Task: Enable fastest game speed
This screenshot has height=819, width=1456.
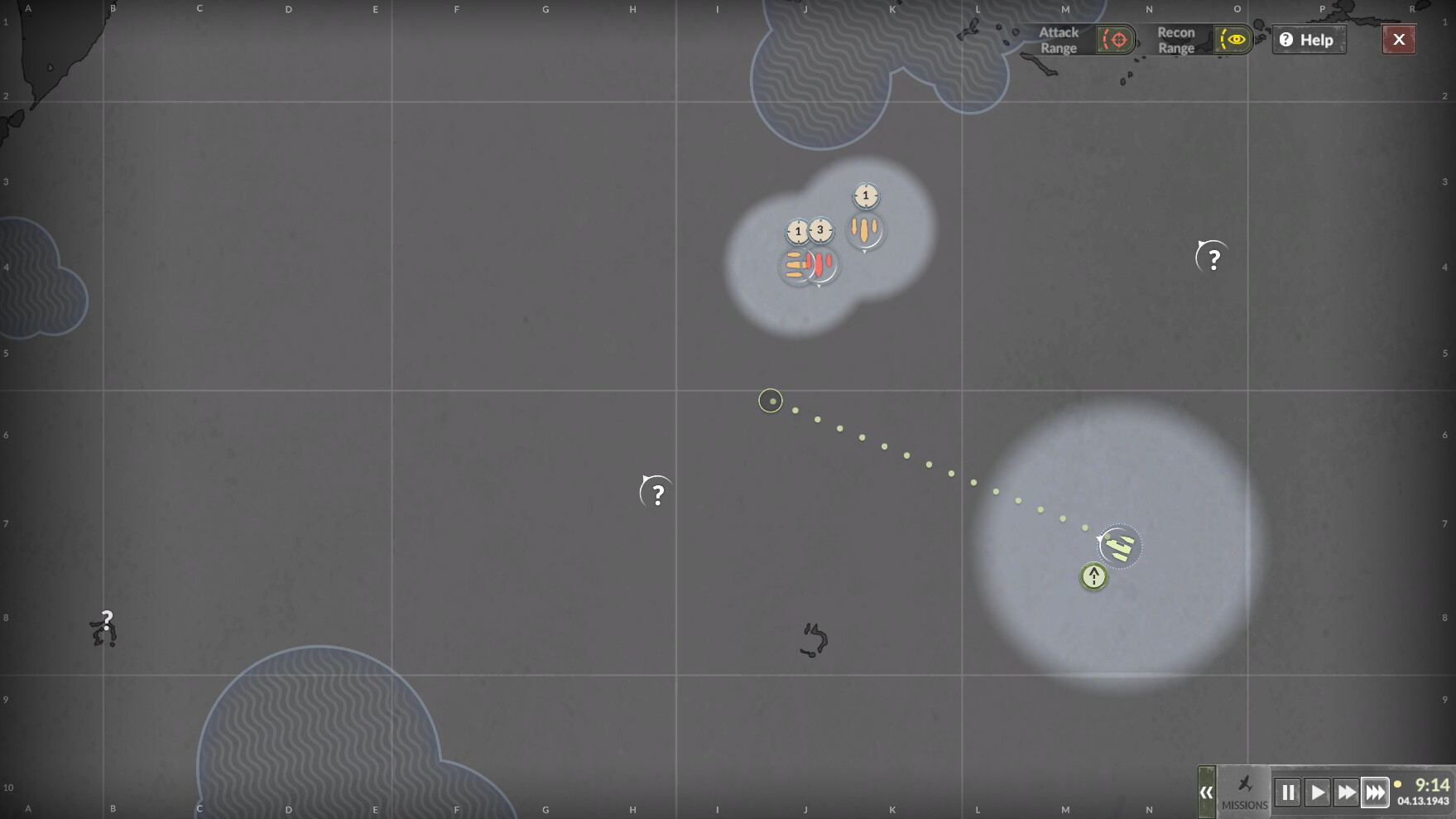Action: point(1376,793)
